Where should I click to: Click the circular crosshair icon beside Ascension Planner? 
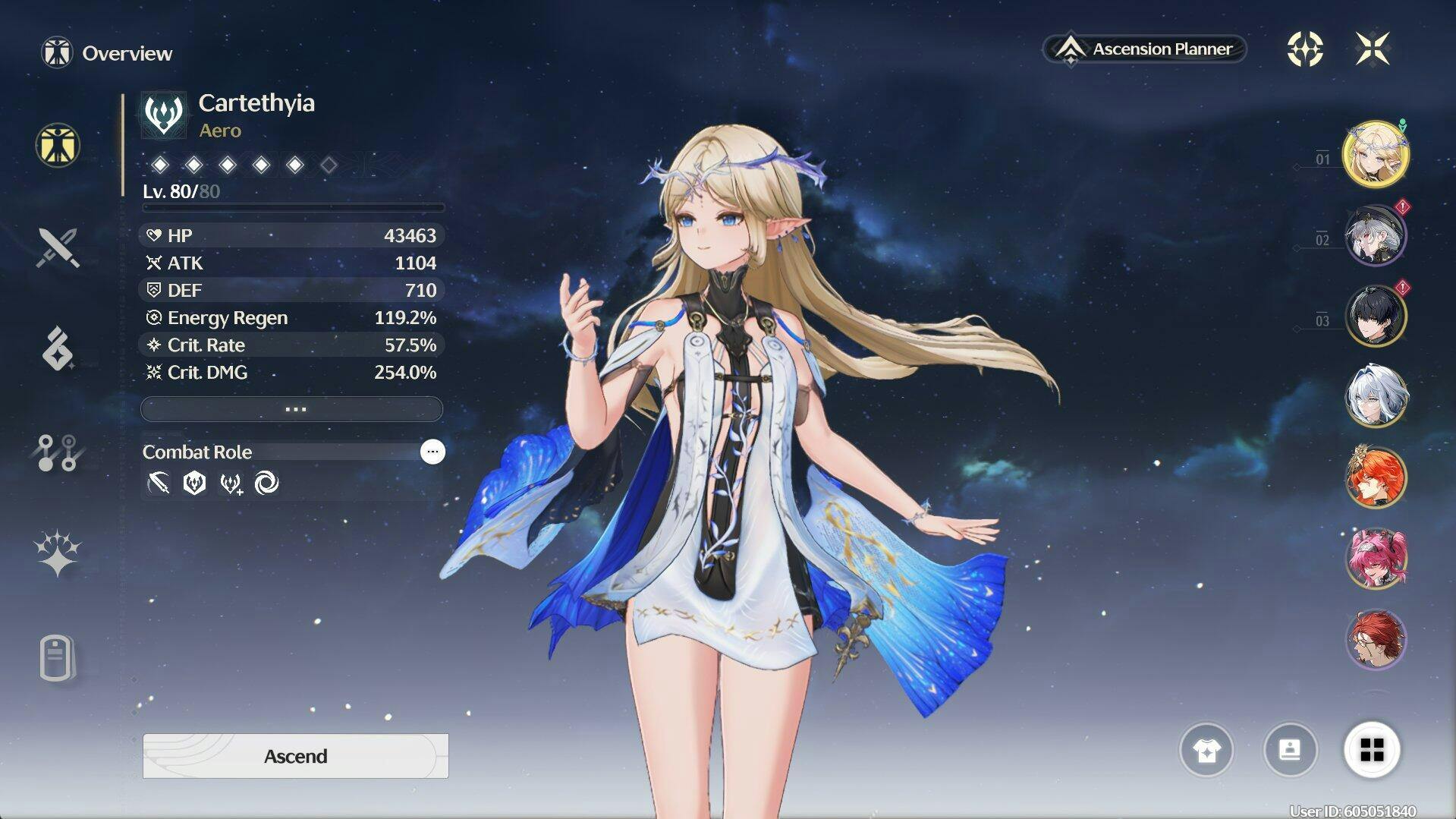pyautogui.click(x=1305, y=49)
